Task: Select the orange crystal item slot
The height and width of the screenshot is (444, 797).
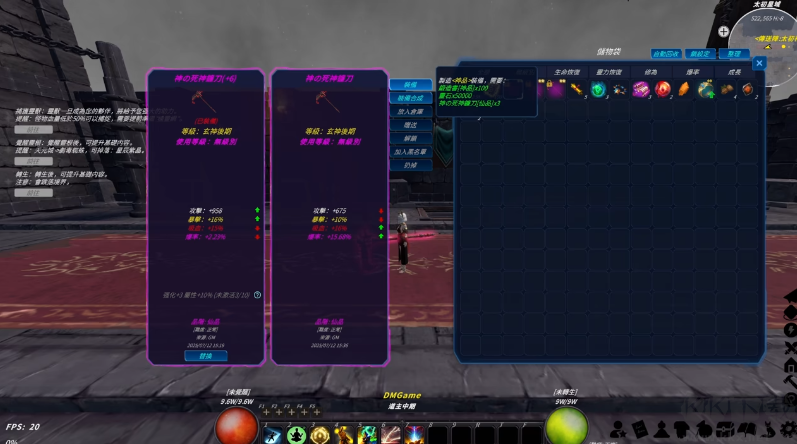Action: point(684,90)
